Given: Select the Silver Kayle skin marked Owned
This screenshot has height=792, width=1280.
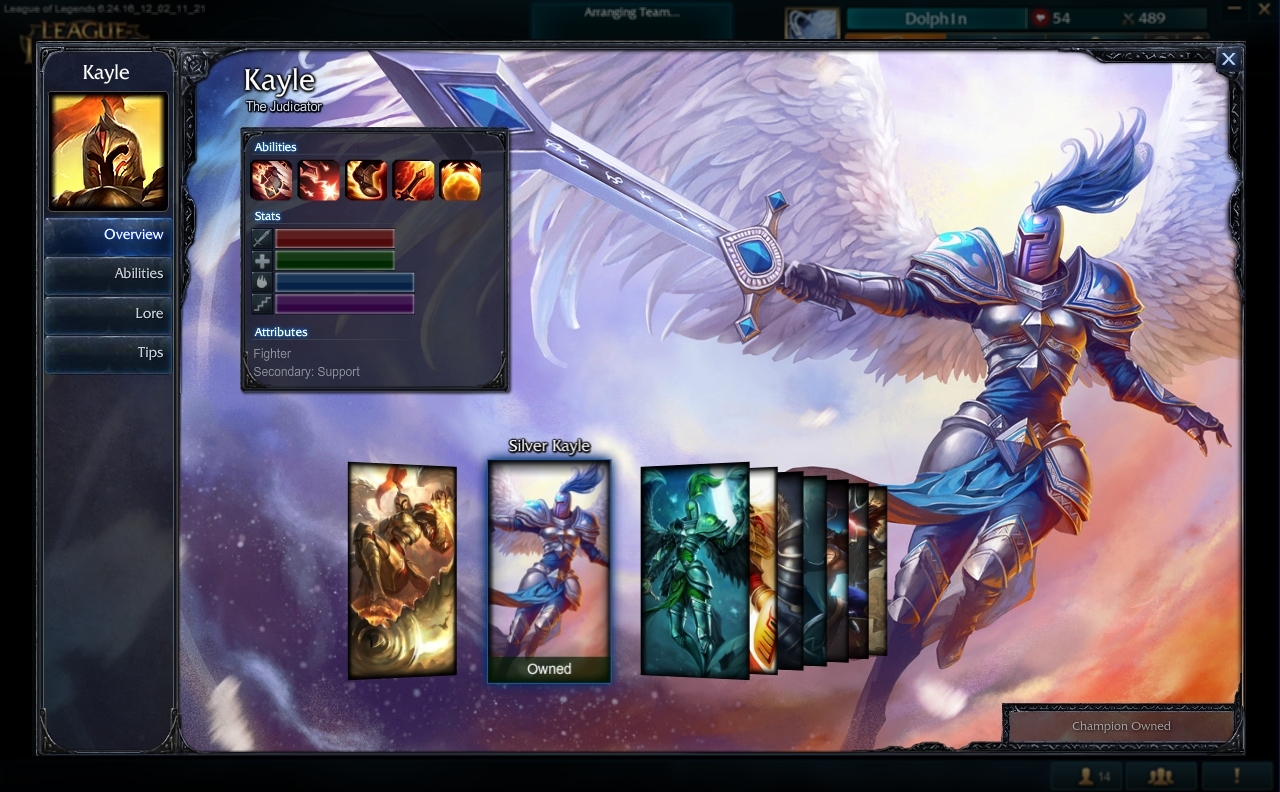Looking at the screenshot, I should click(548, 570).
